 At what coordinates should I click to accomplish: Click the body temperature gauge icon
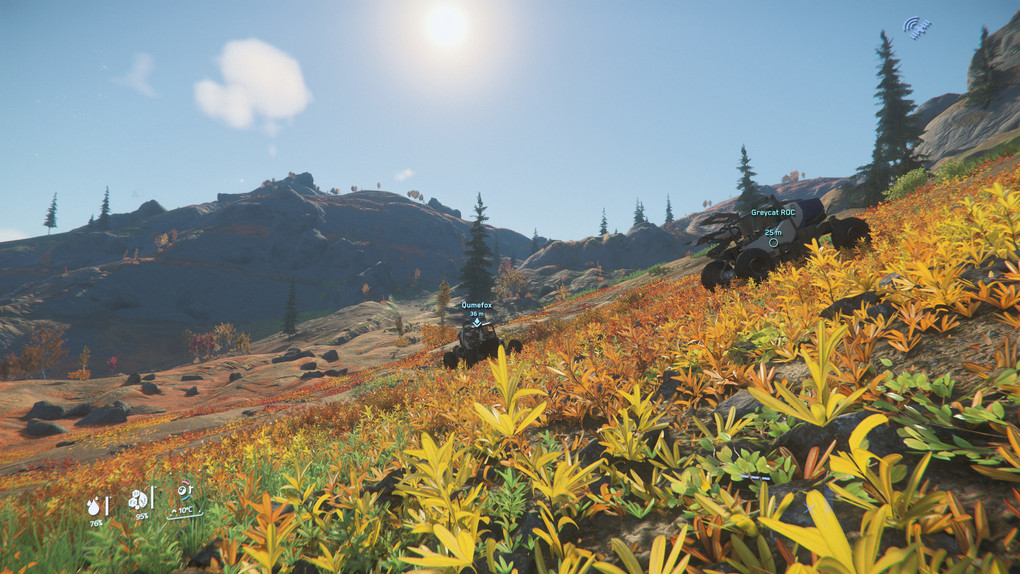coord(184,492)
